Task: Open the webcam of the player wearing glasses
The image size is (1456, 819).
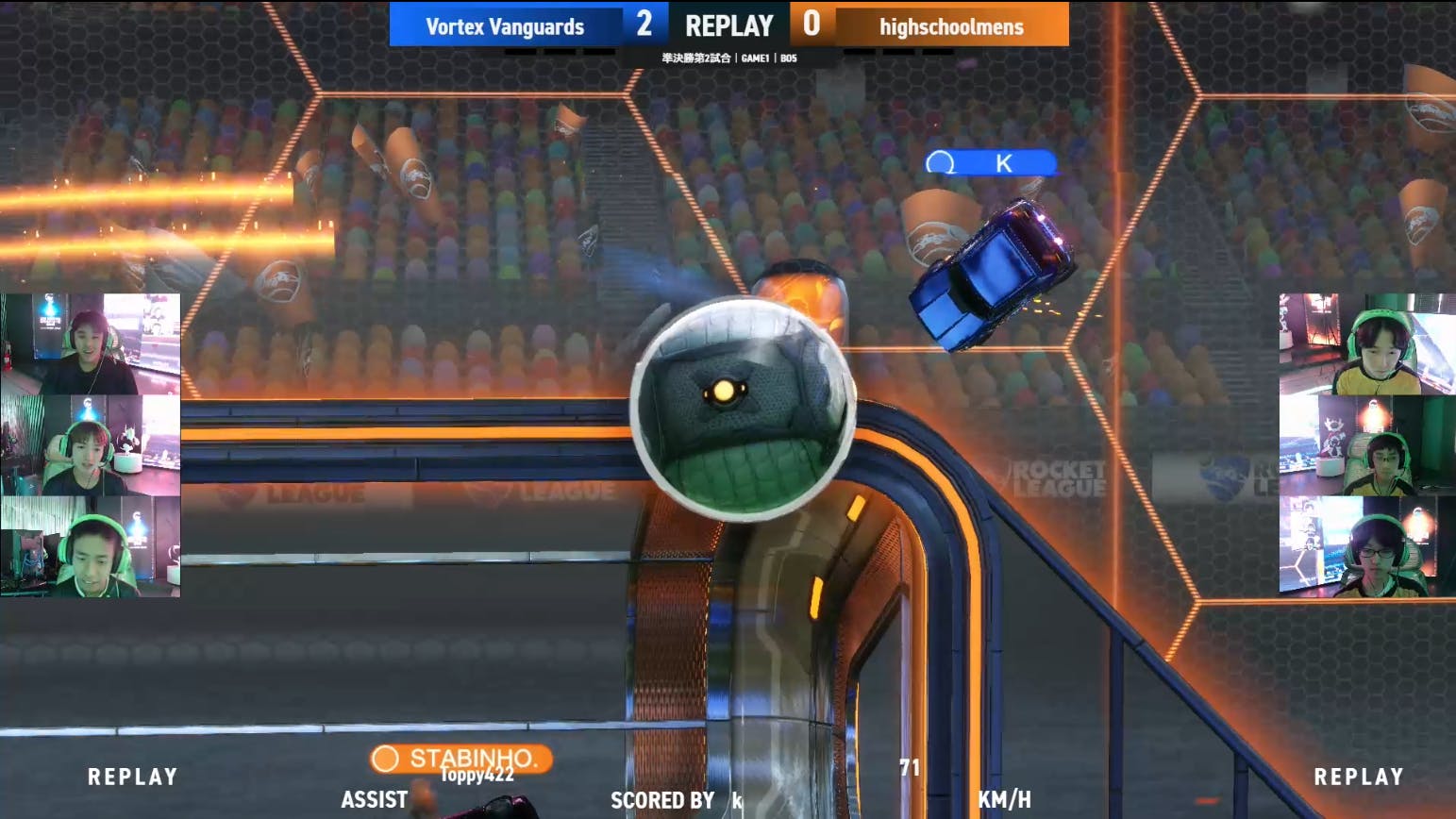Action: point(1366,549)
